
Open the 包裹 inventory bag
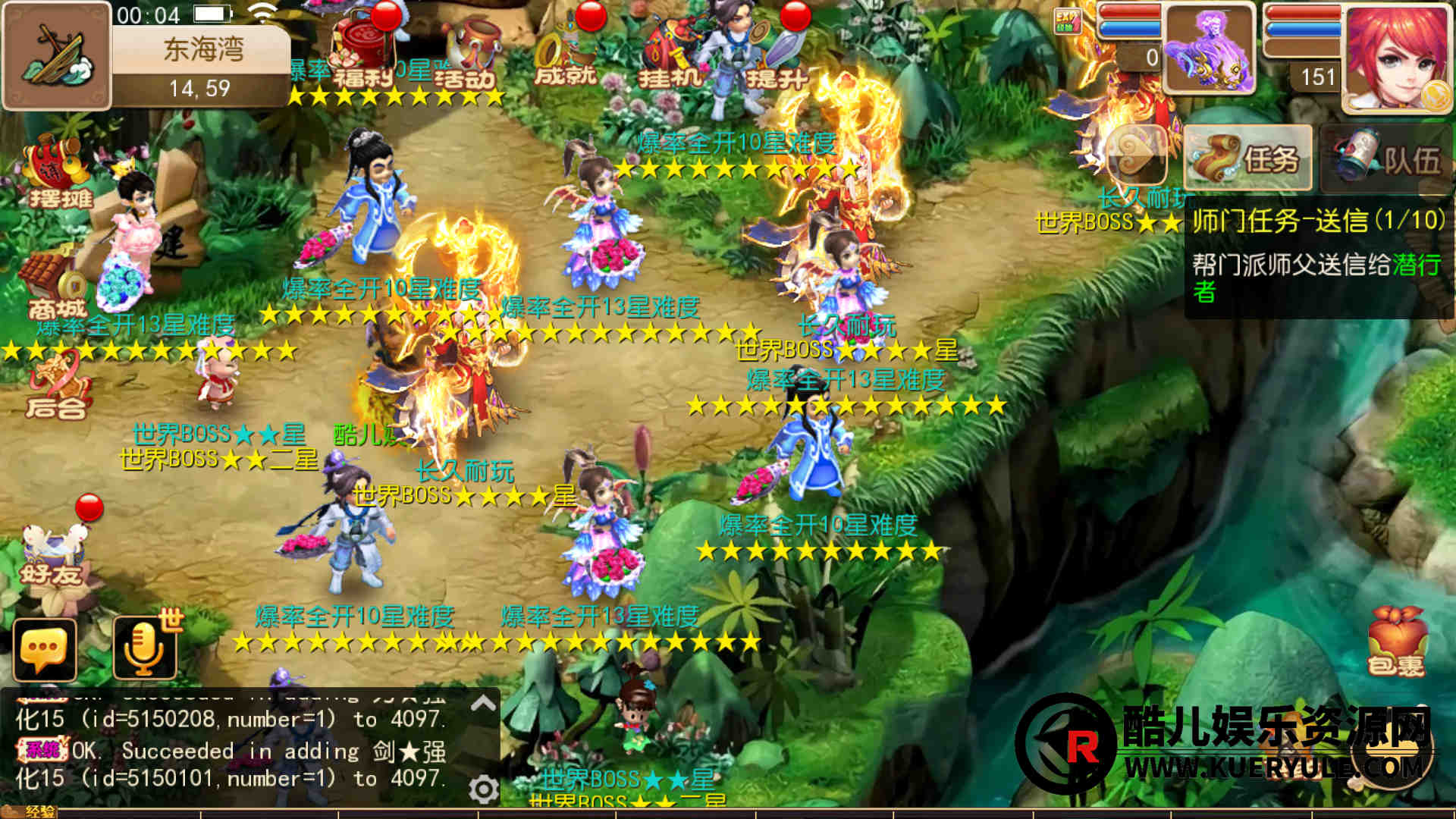coord(1396,642)
